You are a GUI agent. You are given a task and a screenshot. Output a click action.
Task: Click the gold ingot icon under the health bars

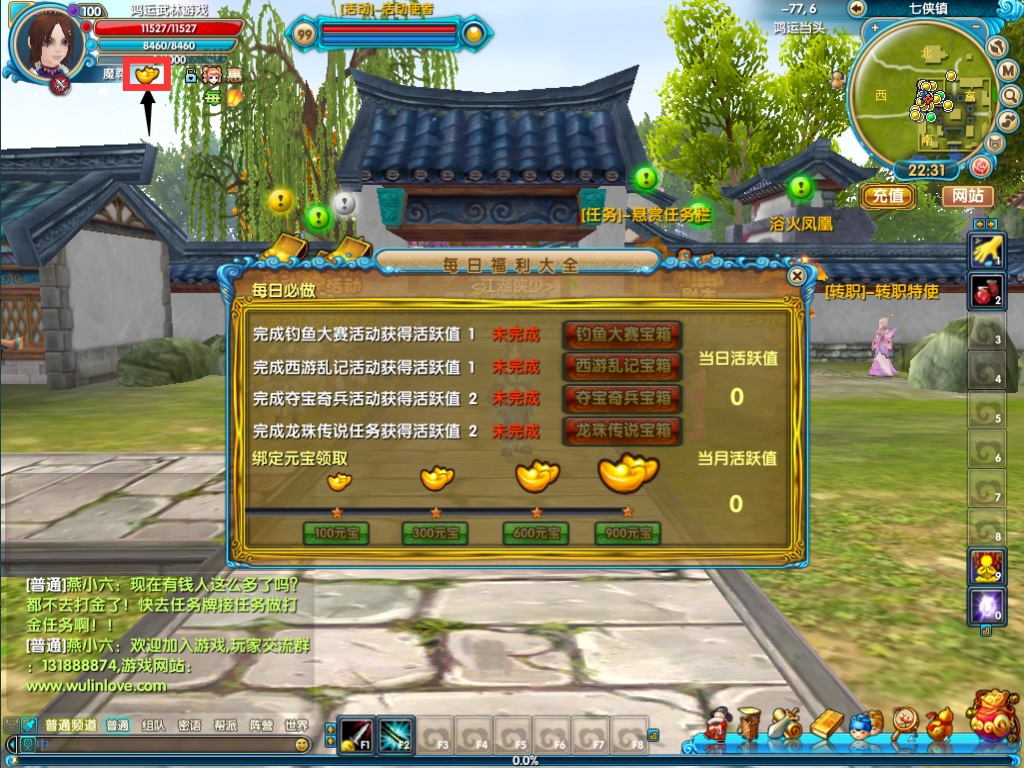[x=146, y=74]
